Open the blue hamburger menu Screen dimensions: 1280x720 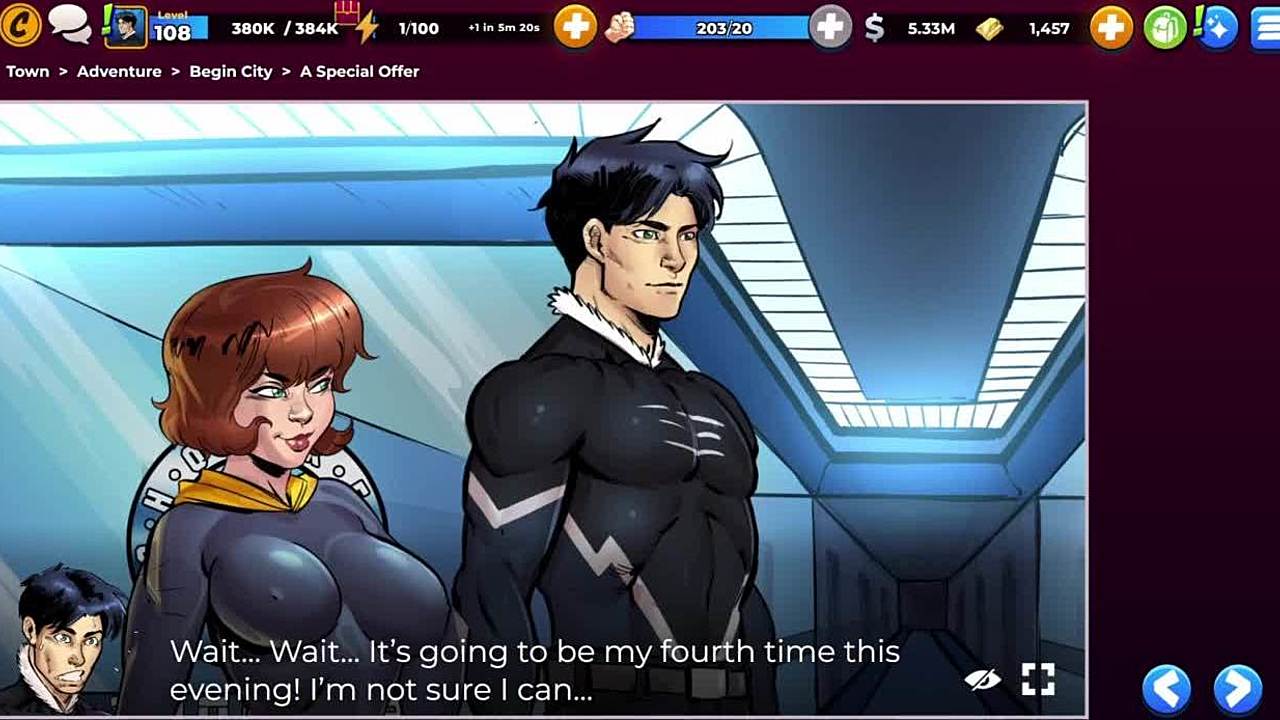coord(1265,28)
